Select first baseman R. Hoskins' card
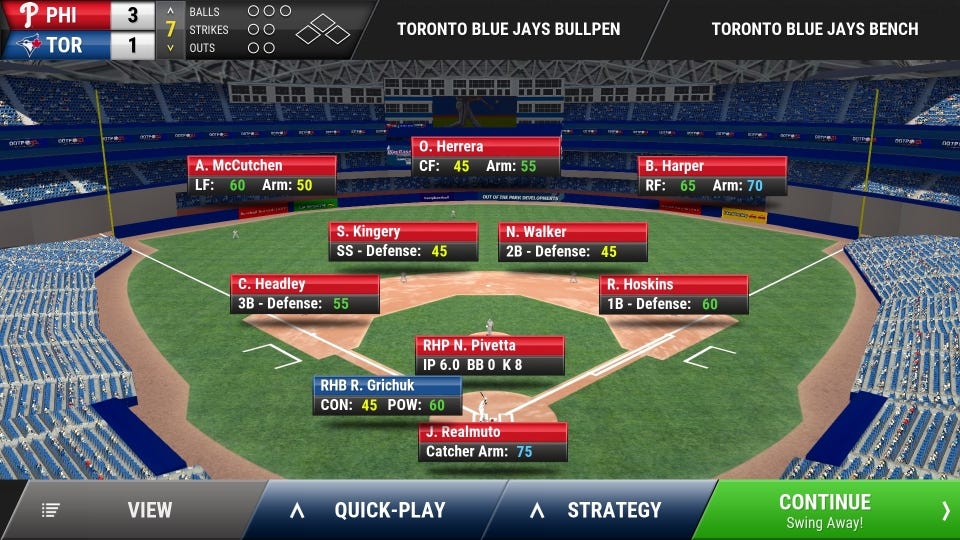Screen dimensions: 960x540 click(x=673, y=294)
